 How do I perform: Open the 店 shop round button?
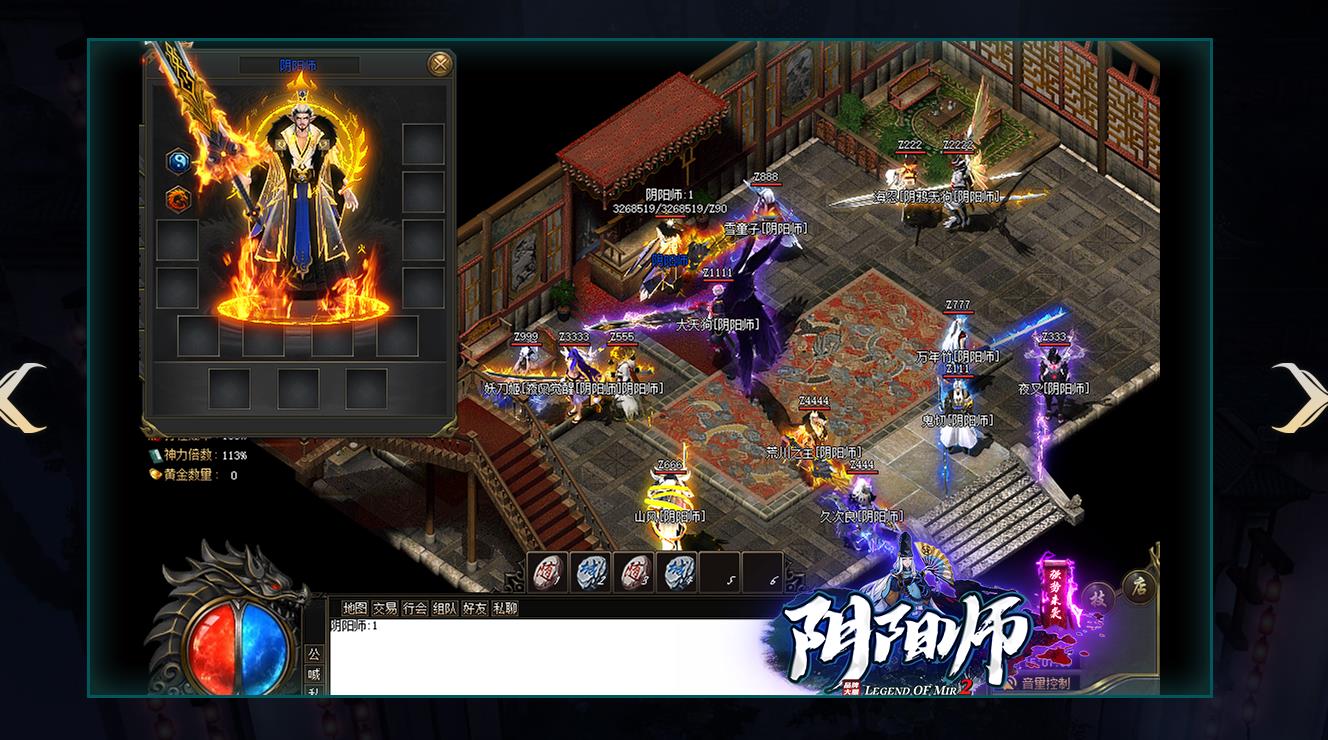point(1138,587)
